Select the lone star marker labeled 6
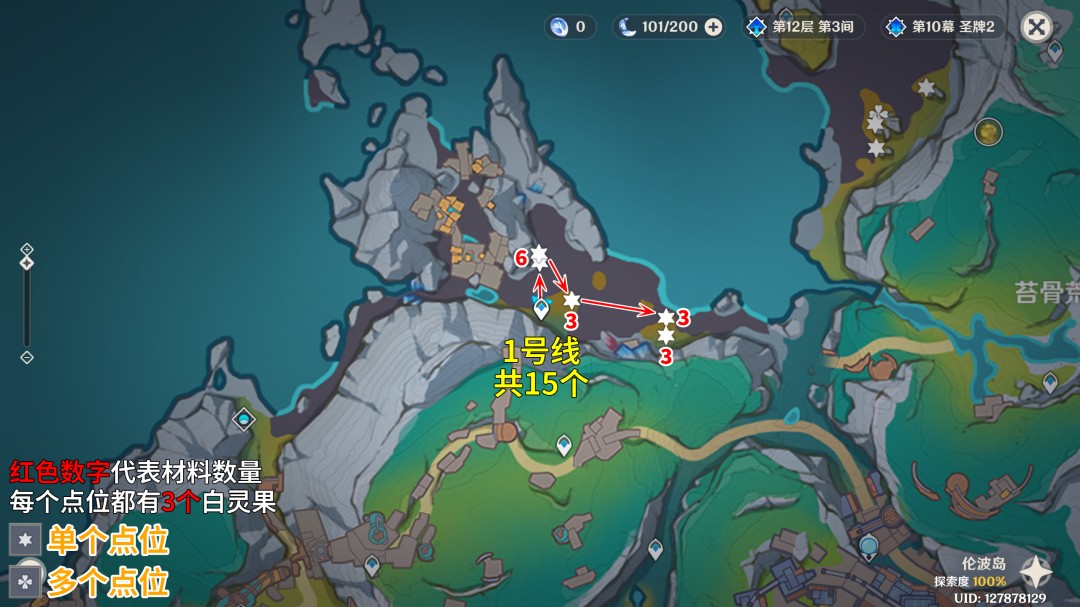Viewport: 1080px width, 607px height. [539, 256]
